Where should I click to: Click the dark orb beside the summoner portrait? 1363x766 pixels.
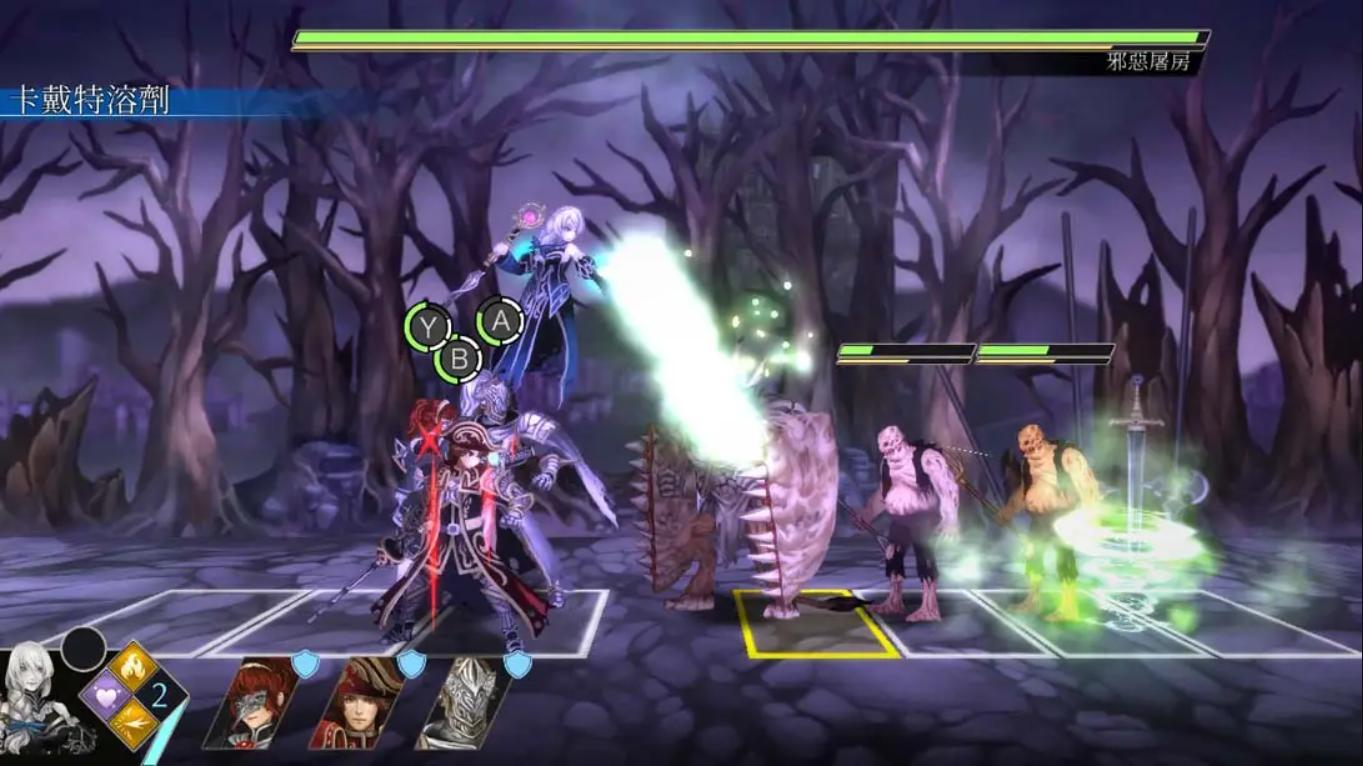click(x=82, y=649)
